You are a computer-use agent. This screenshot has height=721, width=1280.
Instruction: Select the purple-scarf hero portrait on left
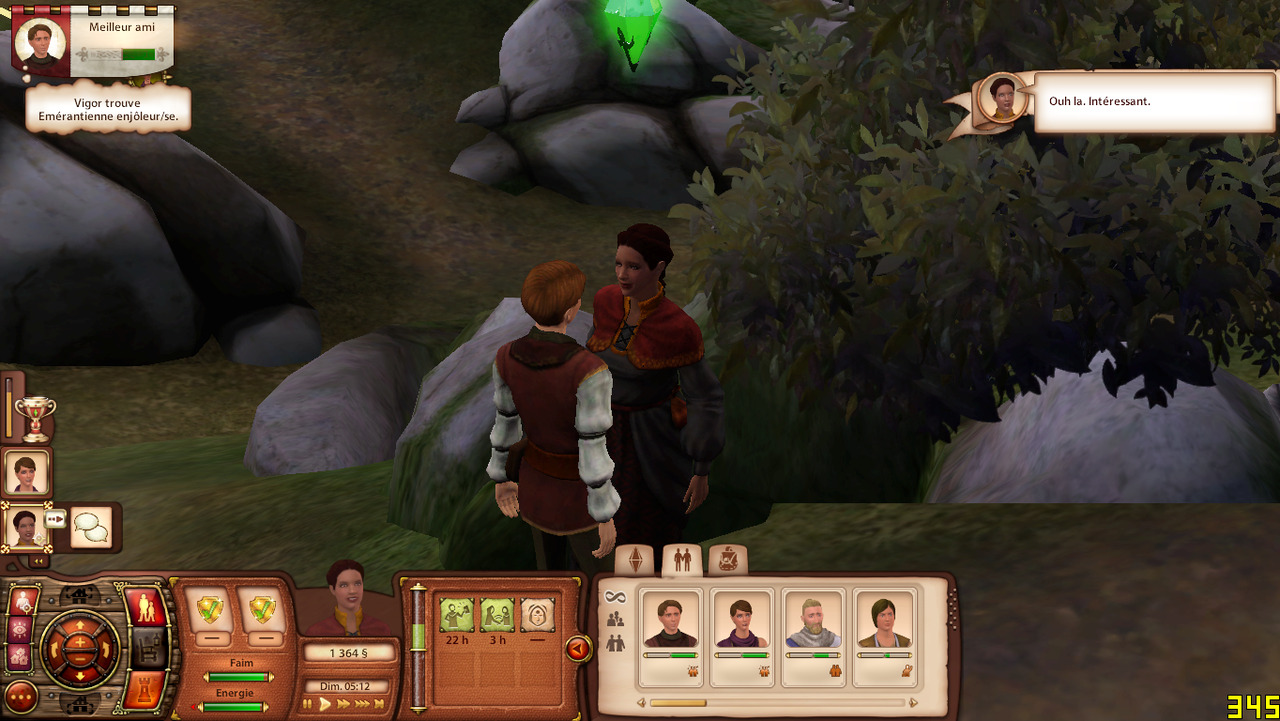tap(27, 471)
